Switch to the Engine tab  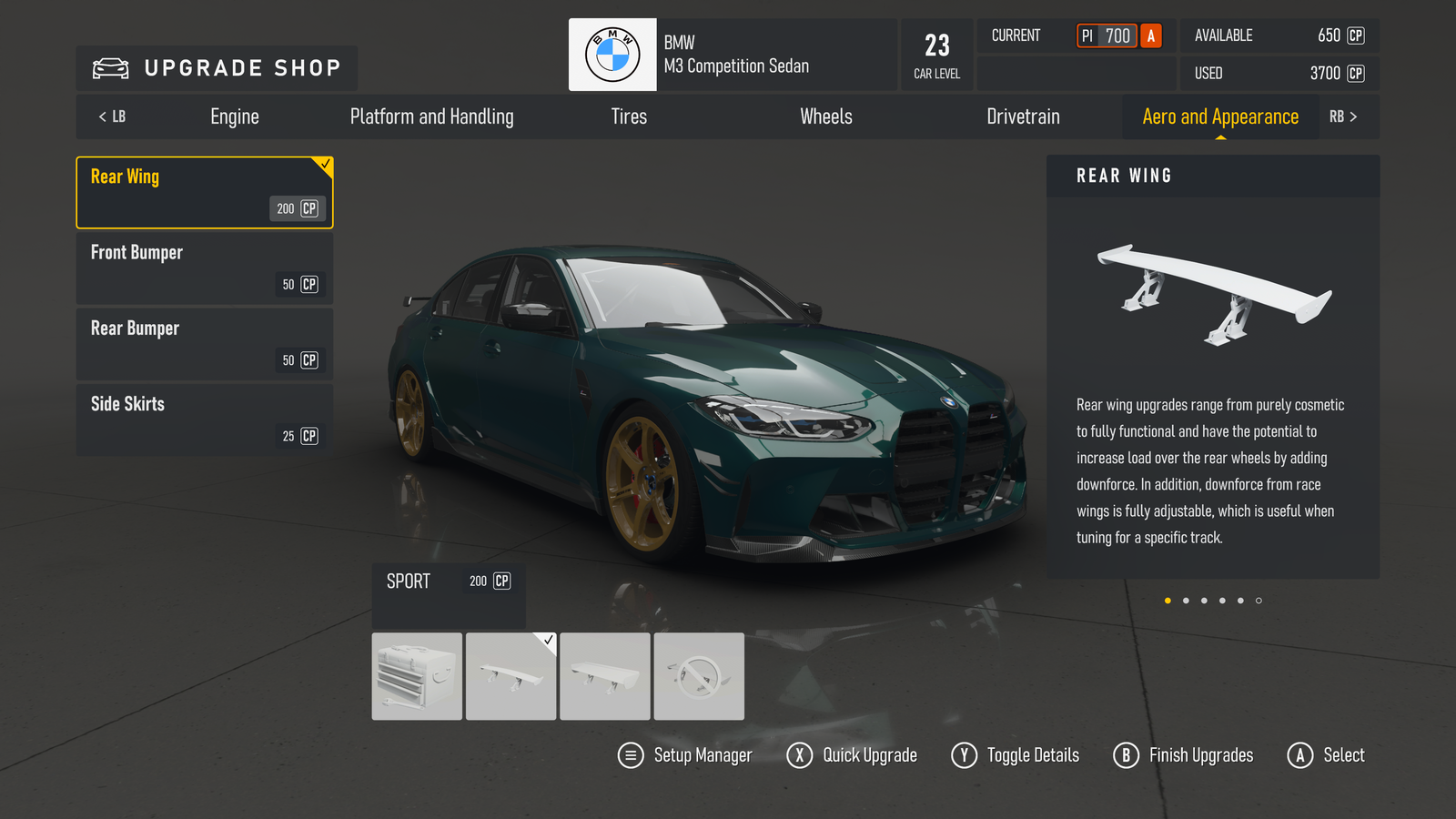235,116
